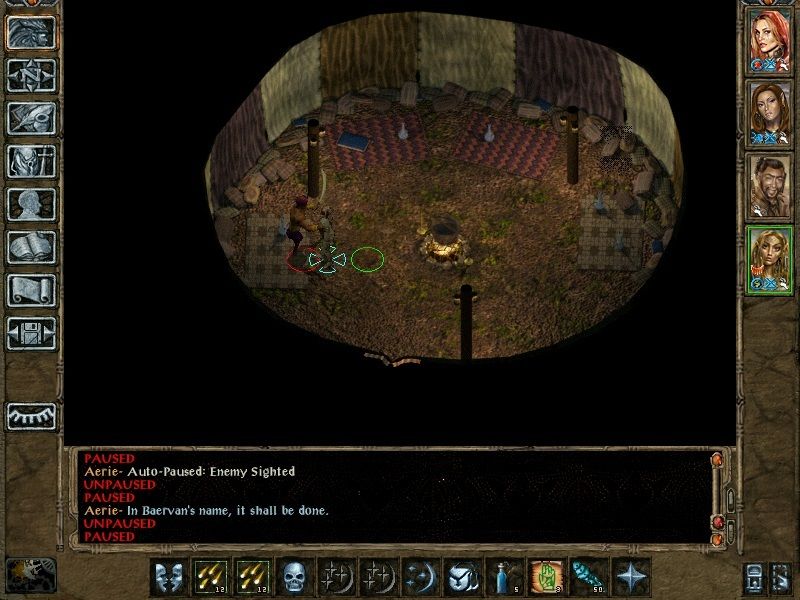The image size is (800, 600).
Task: Click the Return to Game button
Action: pos(31,33)
